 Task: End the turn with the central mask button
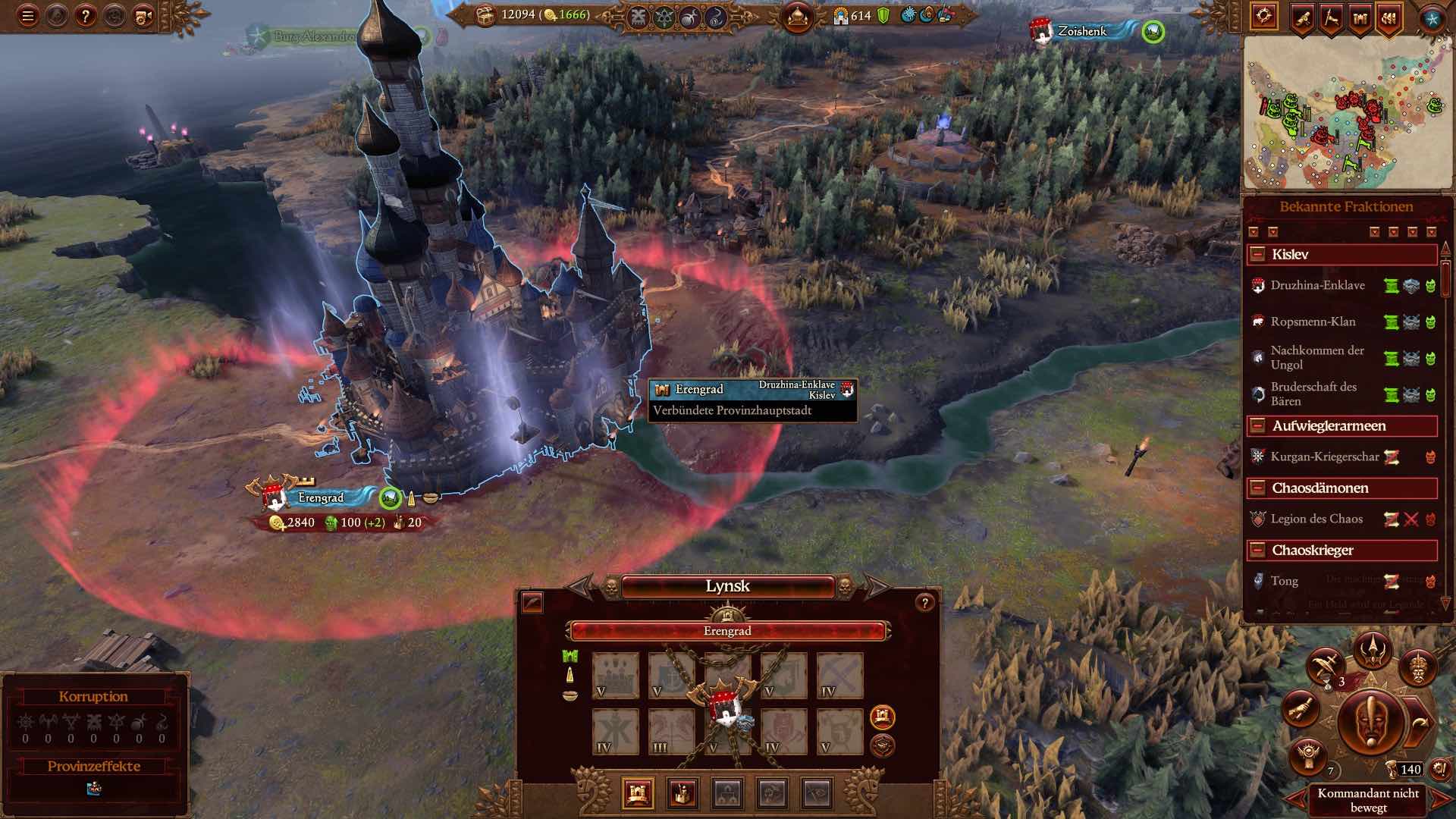coord(1370,720)
